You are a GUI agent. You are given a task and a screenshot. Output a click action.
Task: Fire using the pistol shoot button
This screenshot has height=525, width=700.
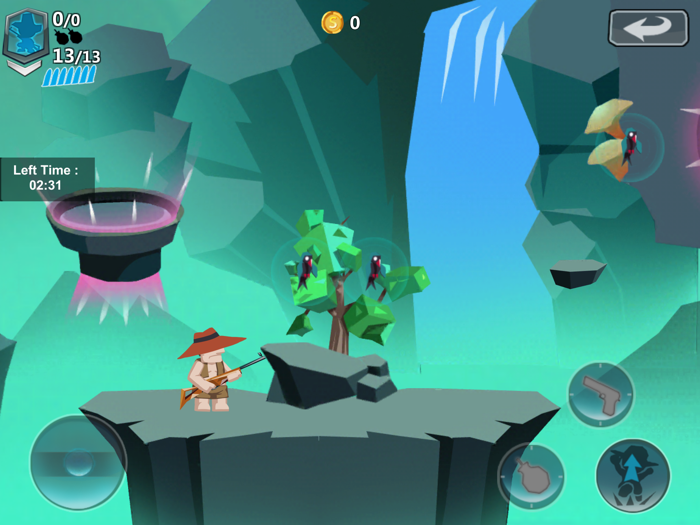click(601, 394)
